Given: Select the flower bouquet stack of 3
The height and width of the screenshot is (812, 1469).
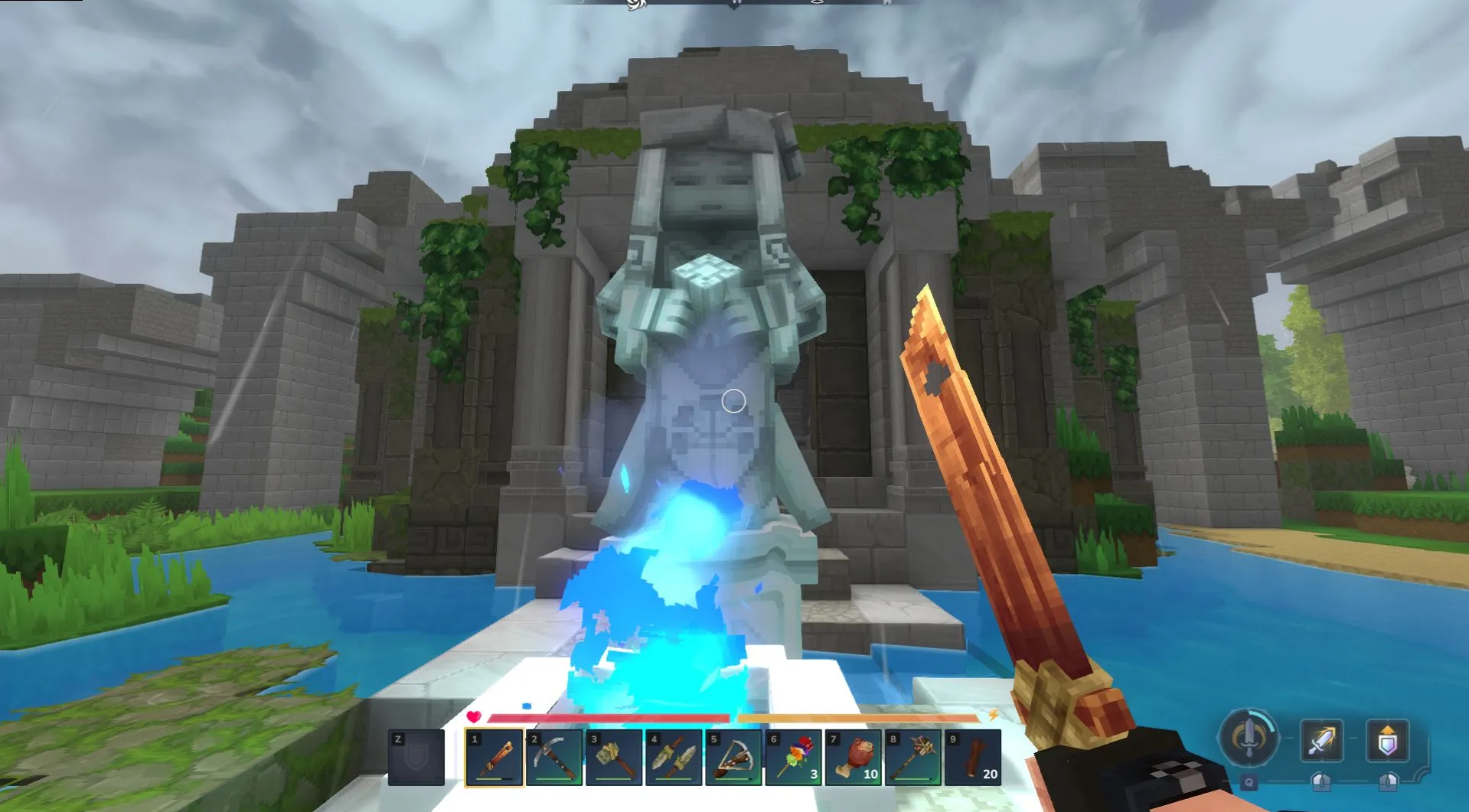Looking at the screenshot, I should [793, 758].
